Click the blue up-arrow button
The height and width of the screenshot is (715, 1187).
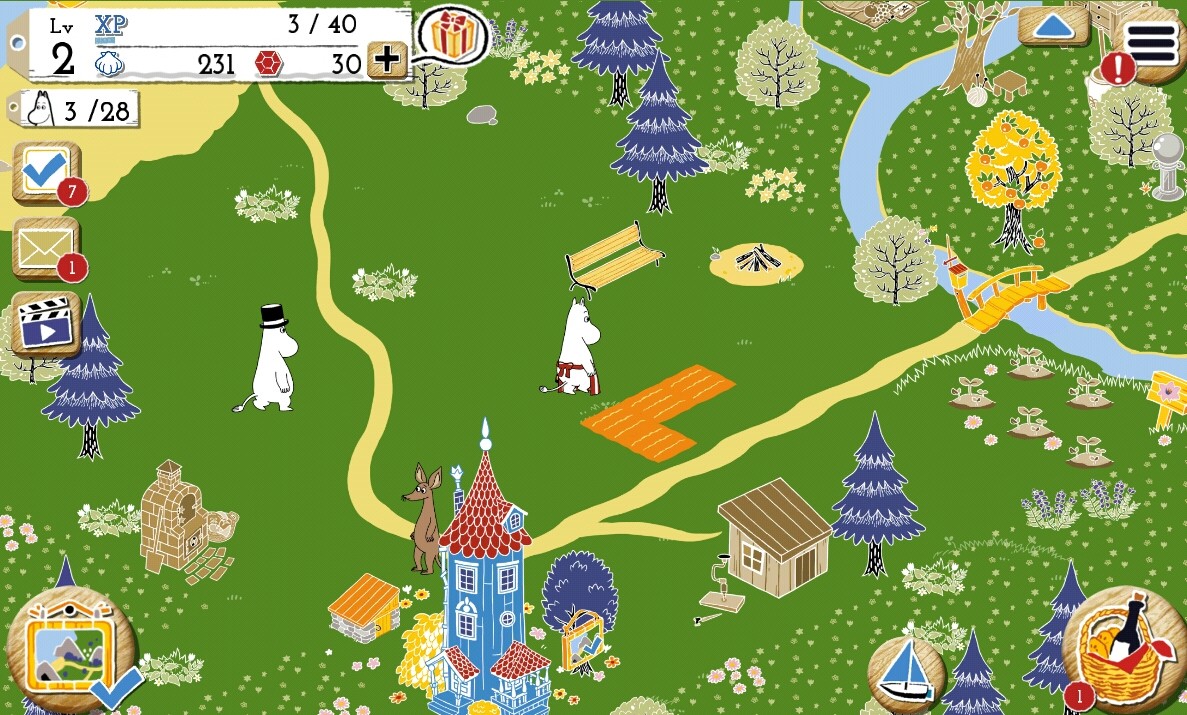coord(1053,25)
